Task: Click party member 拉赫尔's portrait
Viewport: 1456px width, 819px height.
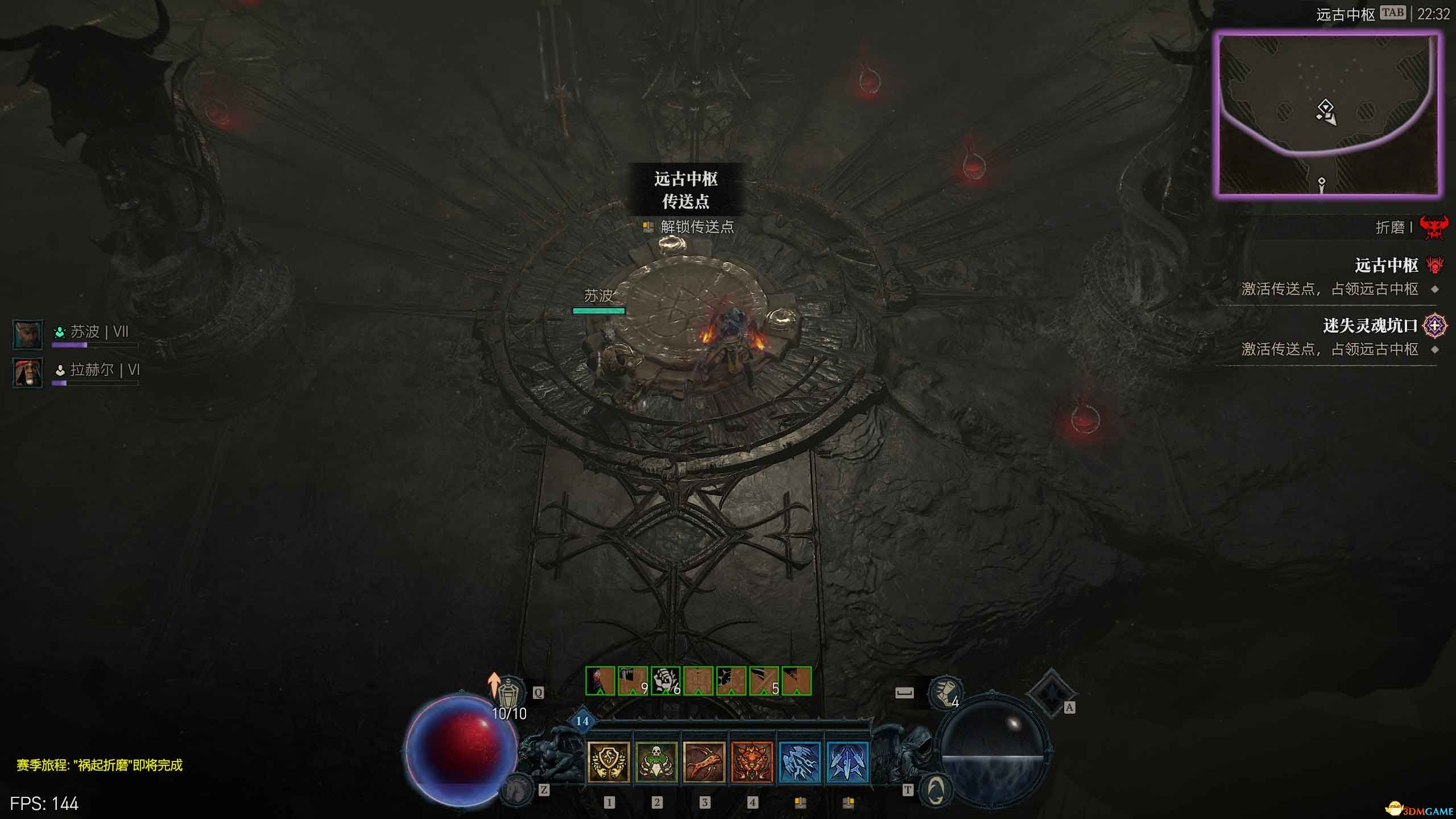Action: point(27,373)
